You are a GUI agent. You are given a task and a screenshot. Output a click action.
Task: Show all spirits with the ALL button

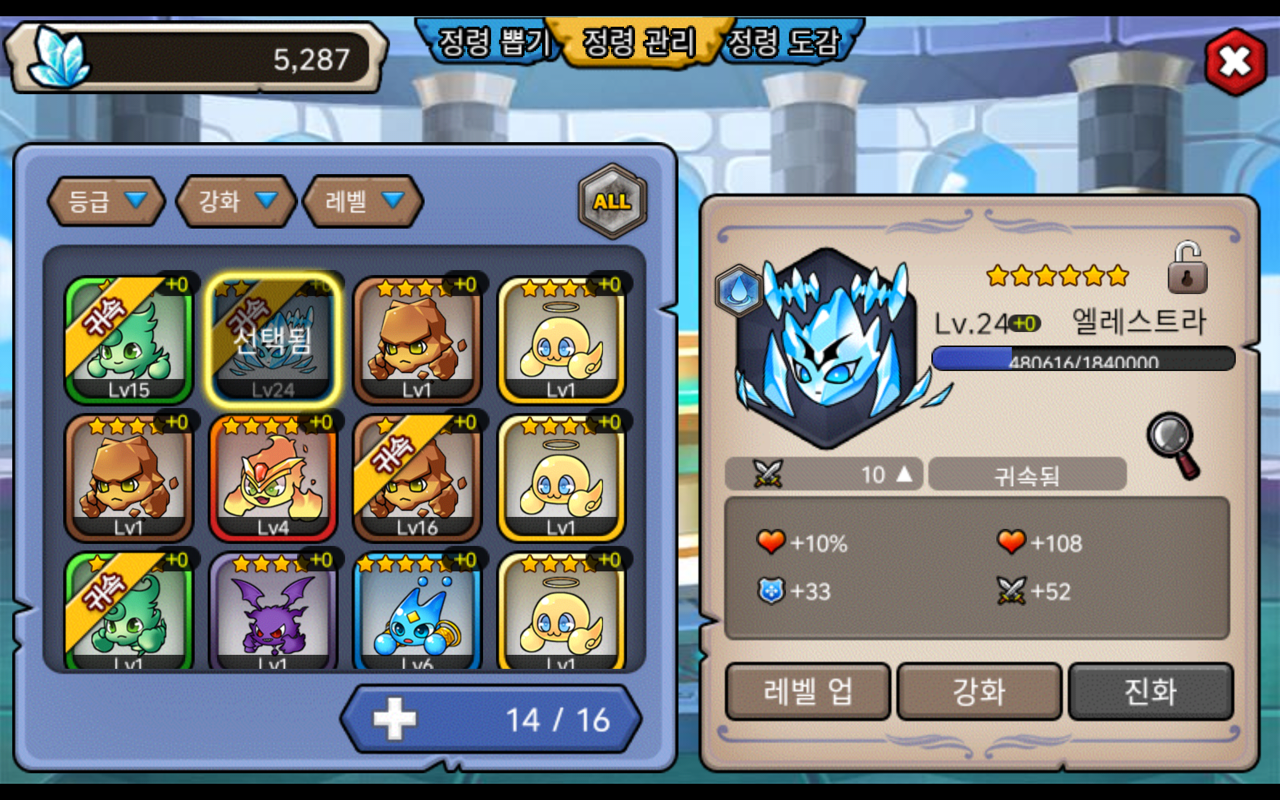pyautogui.click(x=612, y=201)
